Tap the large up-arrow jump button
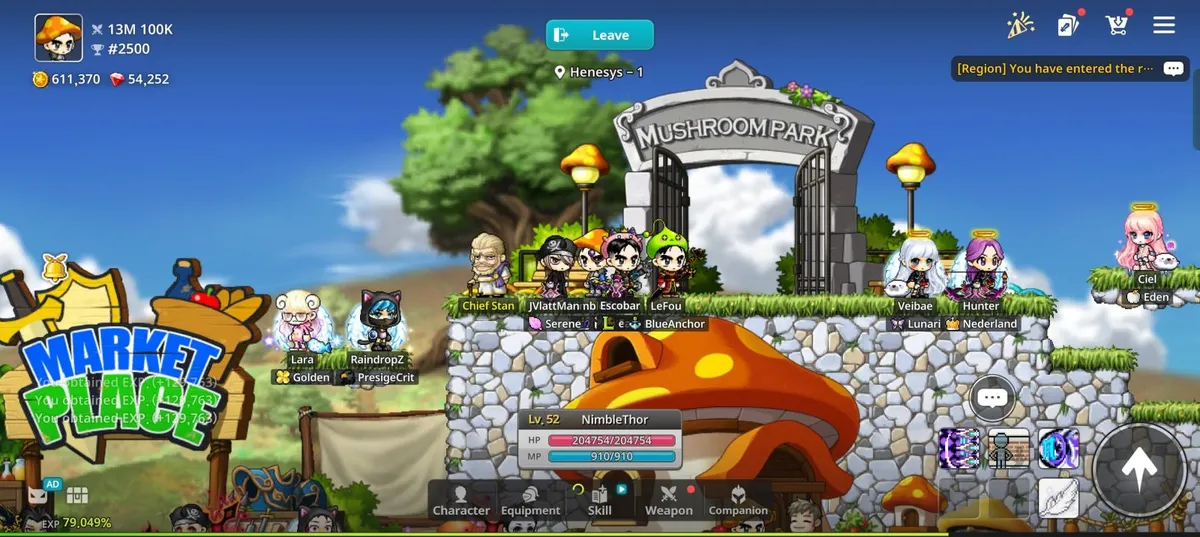 [x=1138, y=468]
